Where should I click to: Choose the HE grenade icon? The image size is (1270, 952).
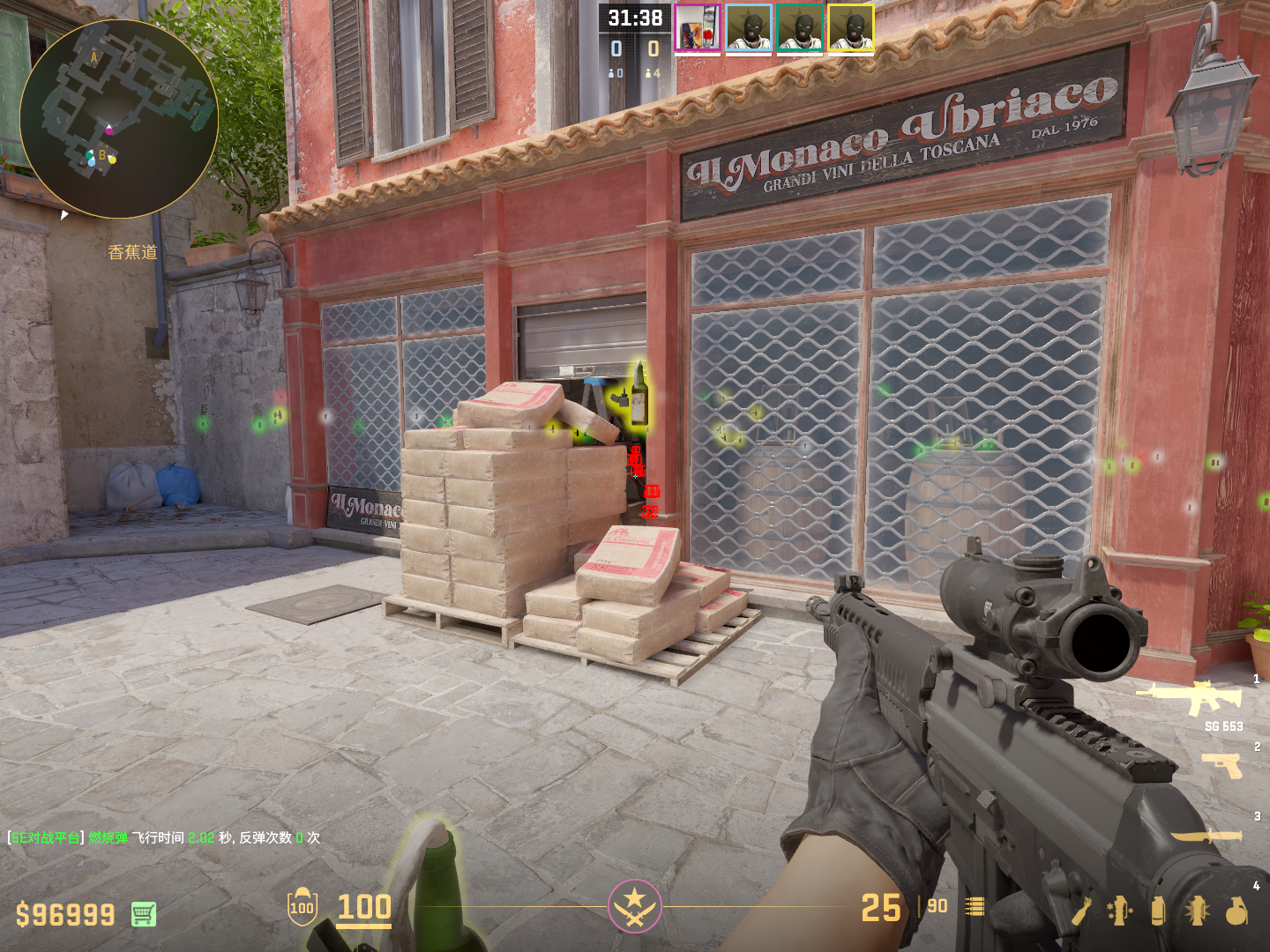1236,911
